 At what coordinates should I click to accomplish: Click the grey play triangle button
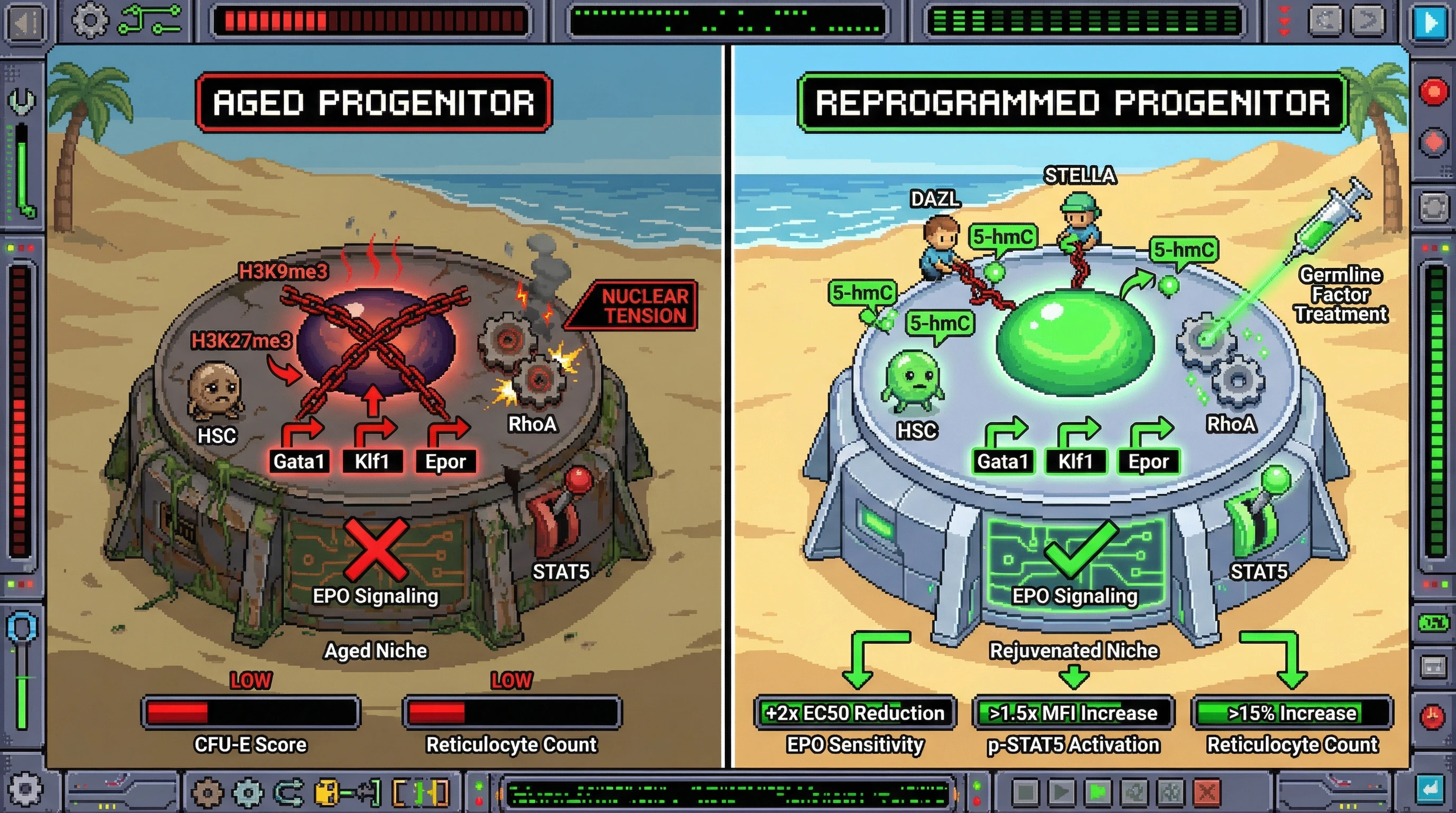(x=1061, y=792)
